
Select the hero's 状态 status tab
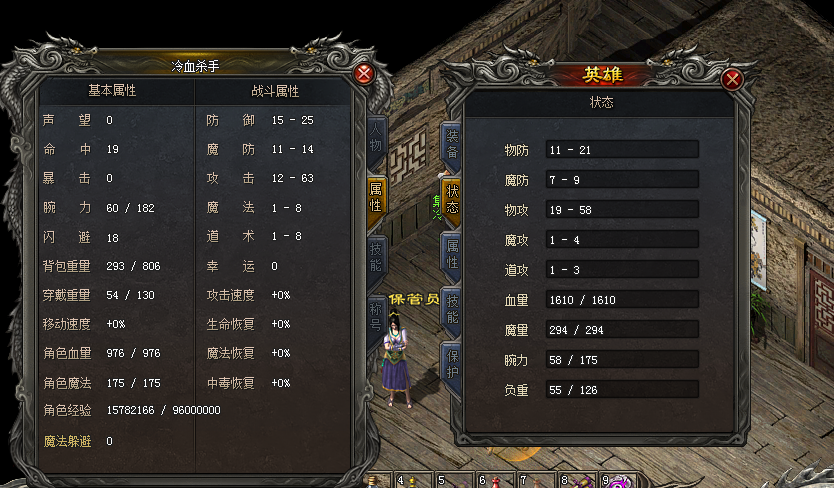pos(452,200)
